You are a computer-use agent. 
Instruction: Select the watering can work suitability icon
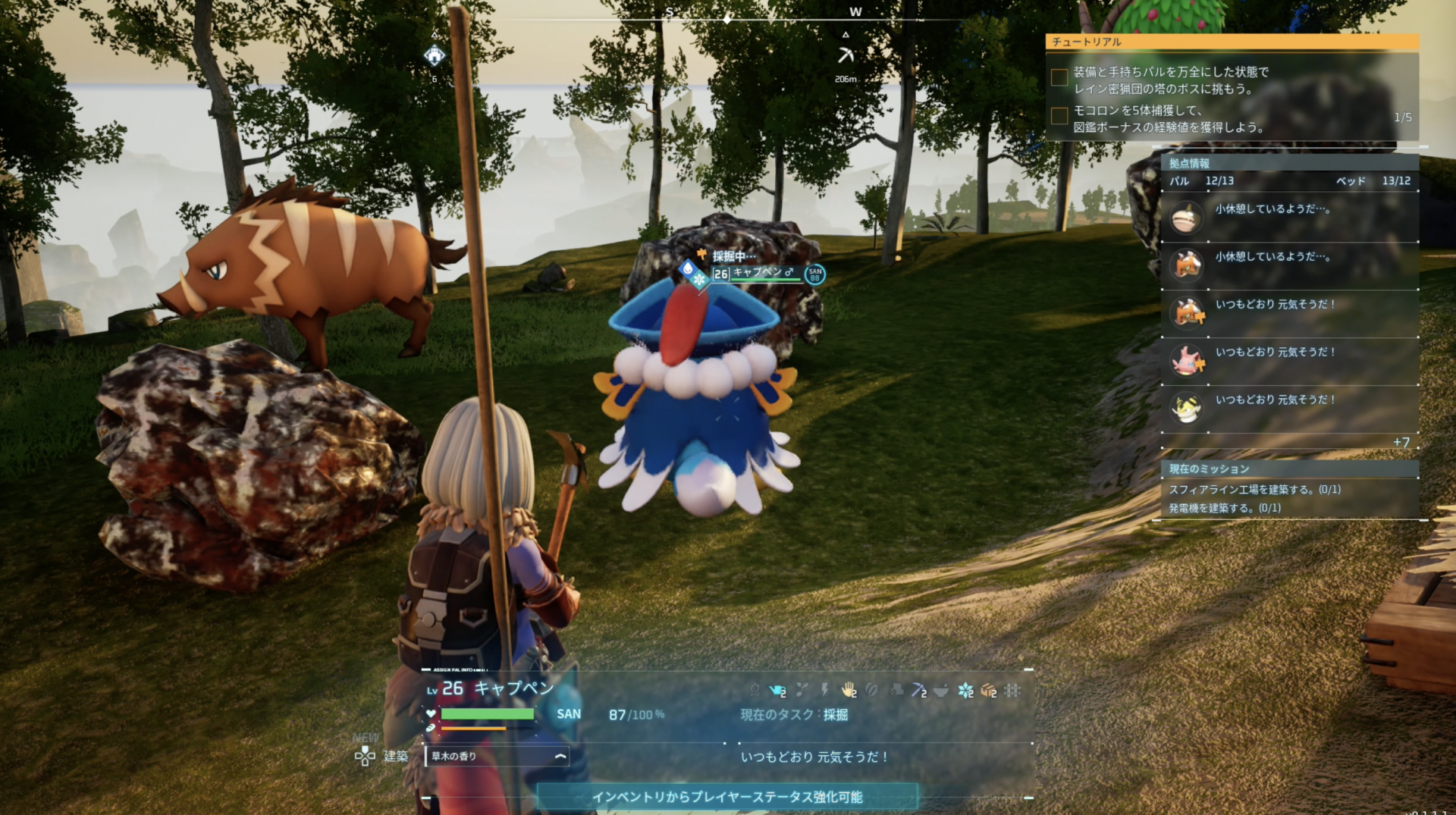(777, 690)
